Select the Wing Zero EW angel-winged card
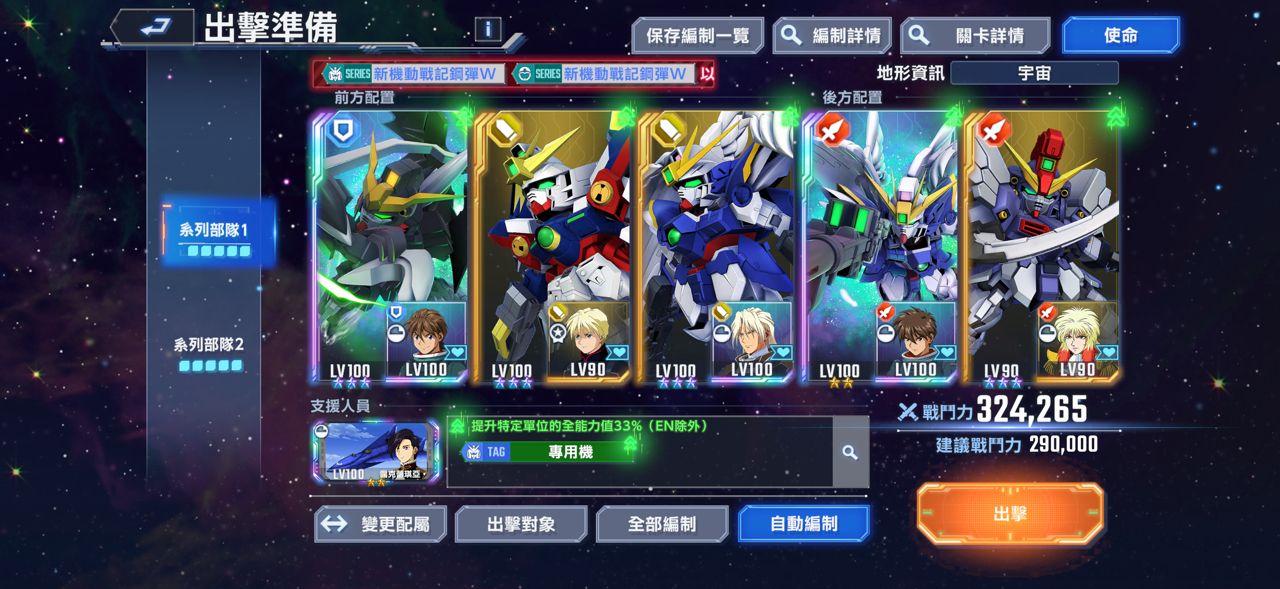Screen dimensions: 1280x589 coord(879,245)
